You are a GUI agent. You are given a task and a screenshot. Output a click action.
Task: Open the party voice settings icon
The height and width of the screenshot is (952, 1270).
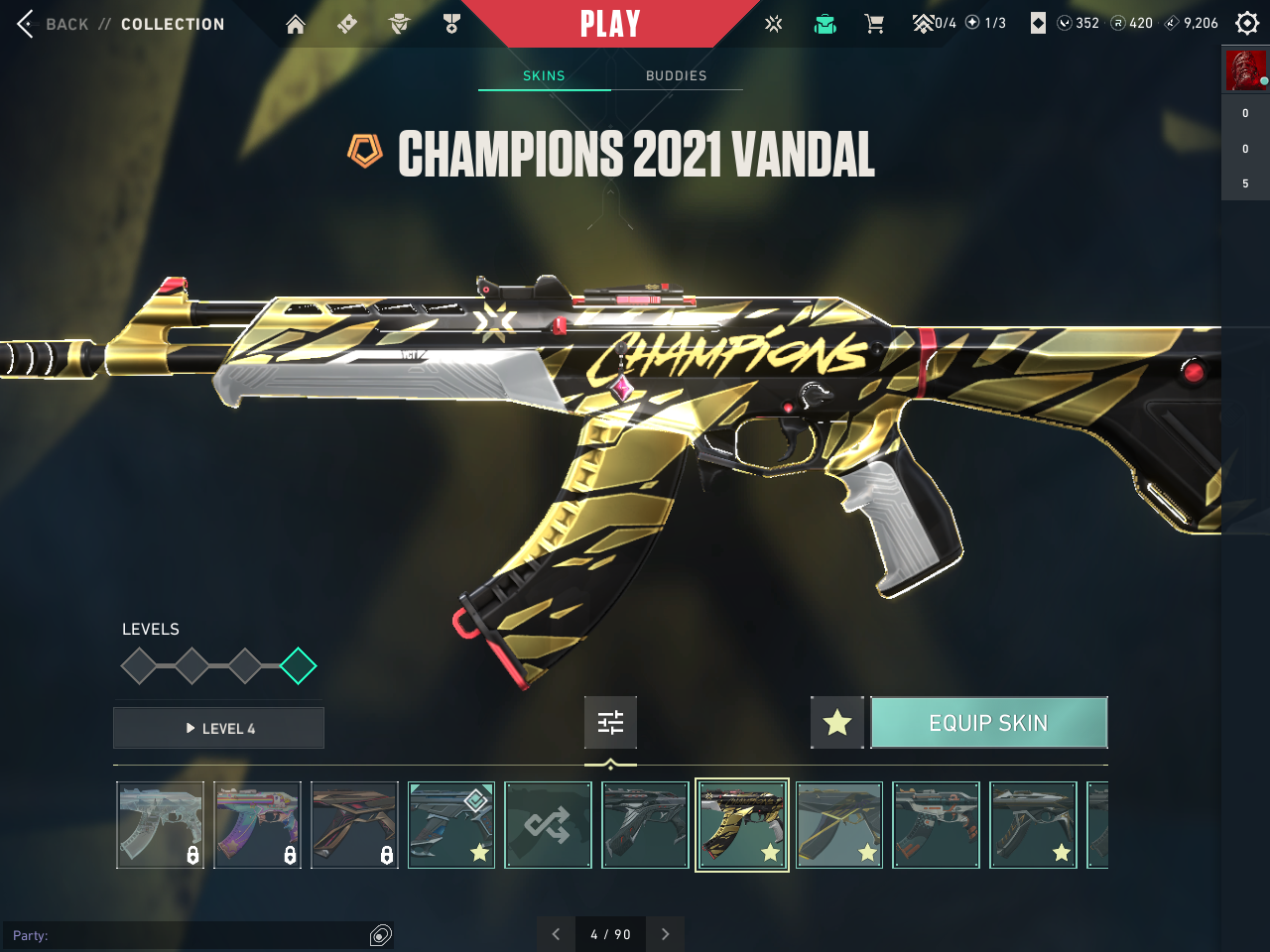[381, 935]
